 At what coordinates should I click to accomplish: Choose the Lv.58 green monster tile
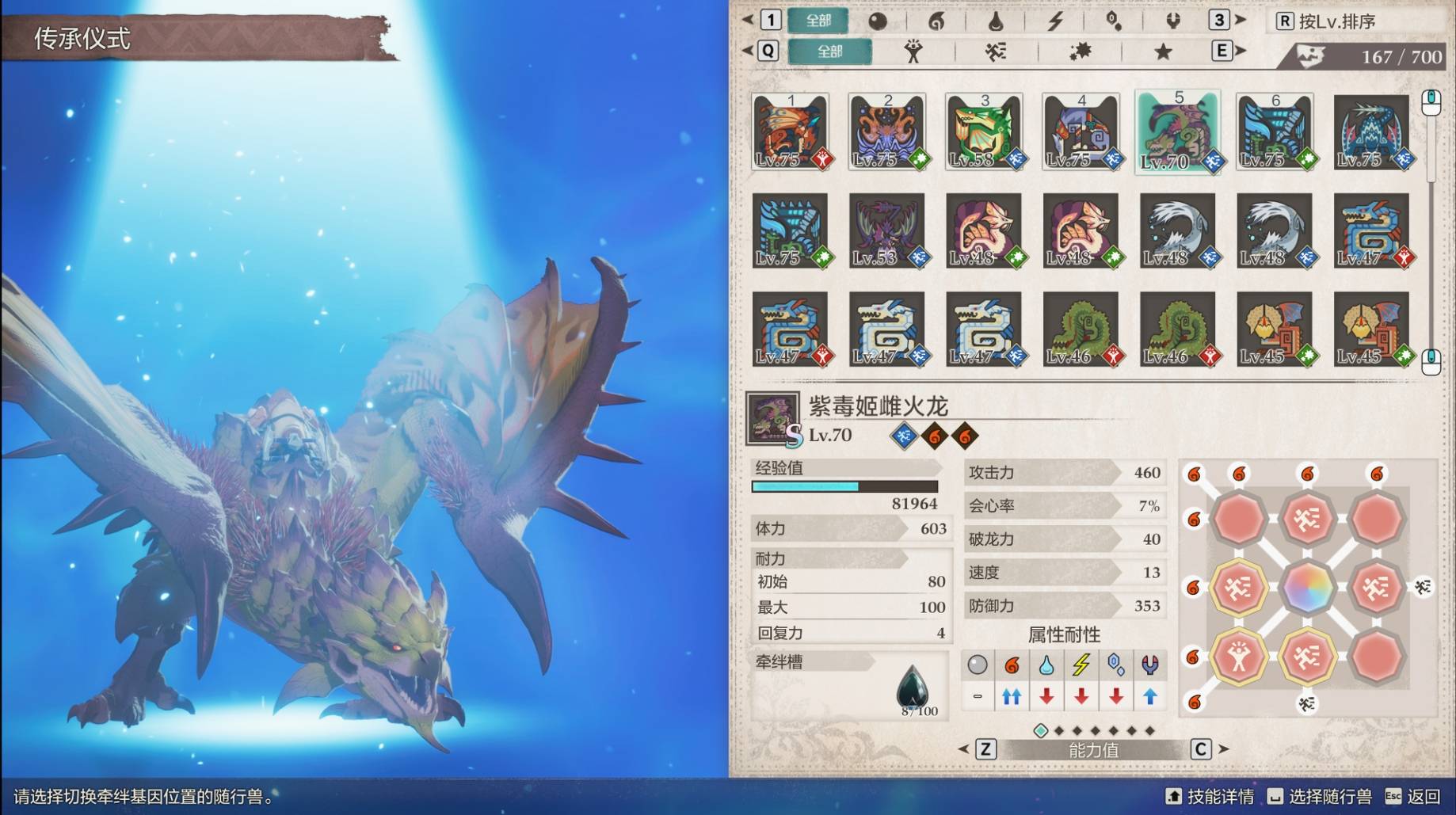[x=984, y=131]
